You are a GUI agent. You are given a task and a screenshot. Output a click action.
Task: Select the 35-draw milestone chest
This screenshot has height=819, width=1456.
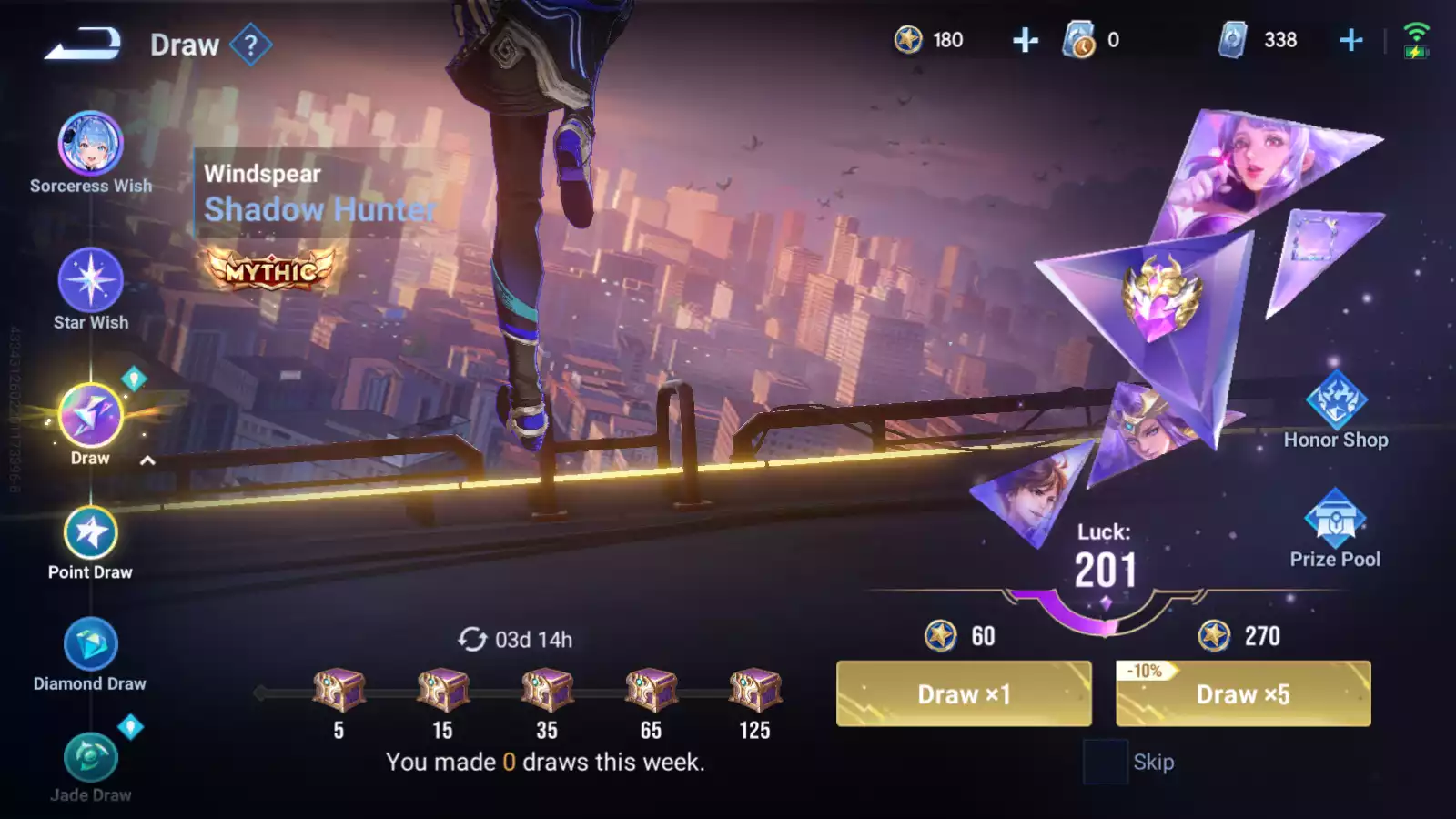coord(547,691)
